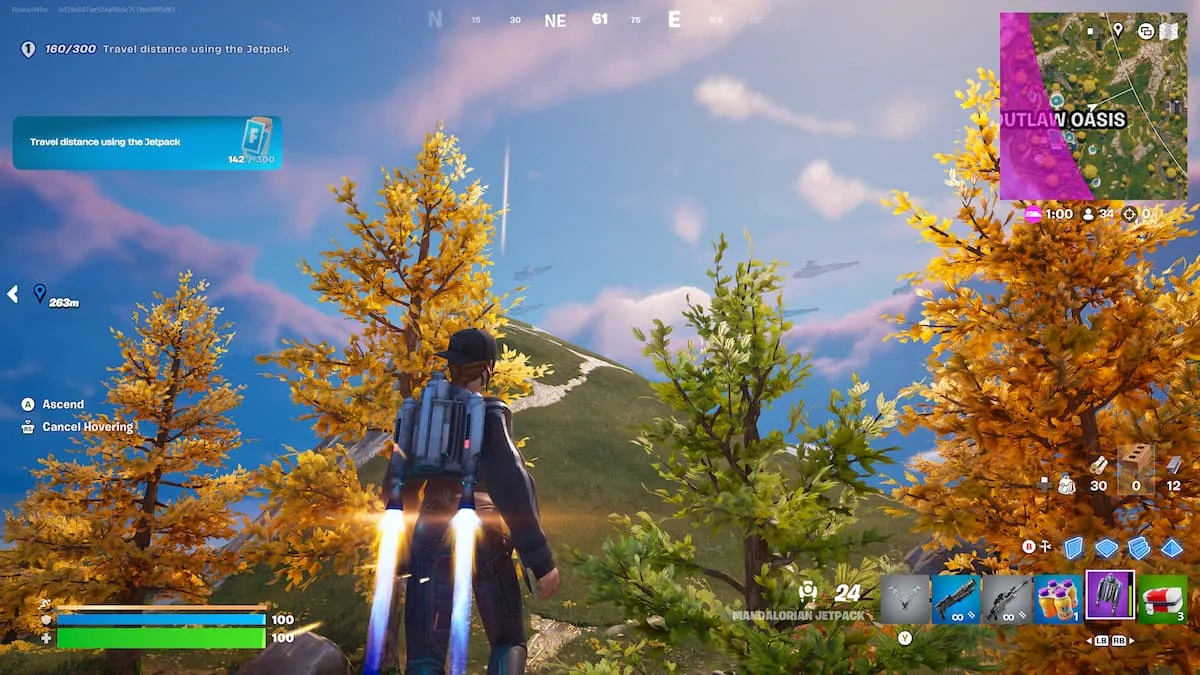Select the brick material resource
Image resolution: width=1200 pixels, height=675 pixels.
pyautogui.click(x=1135, y=463)
